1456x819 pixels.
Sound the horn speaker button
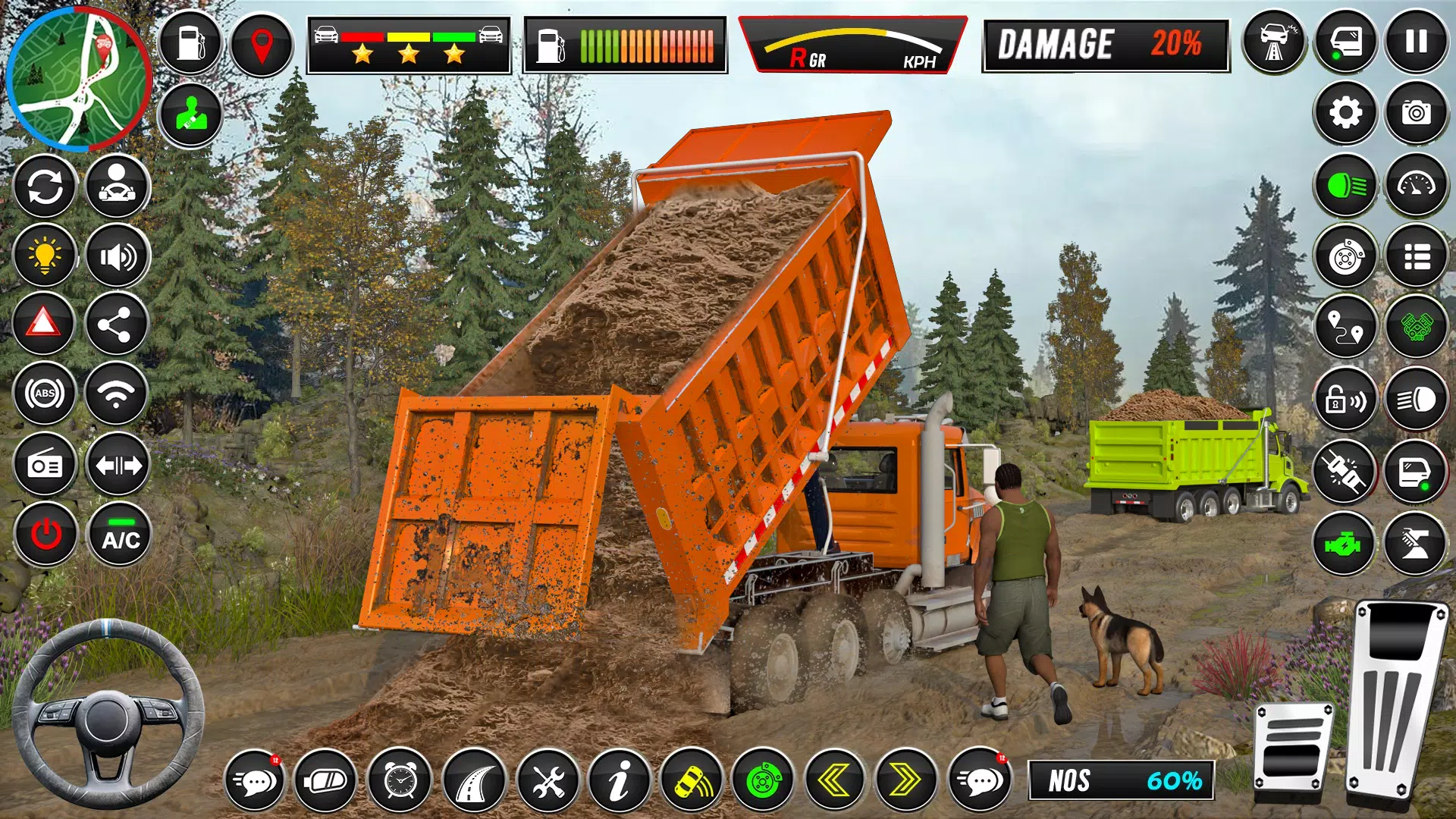118,257
